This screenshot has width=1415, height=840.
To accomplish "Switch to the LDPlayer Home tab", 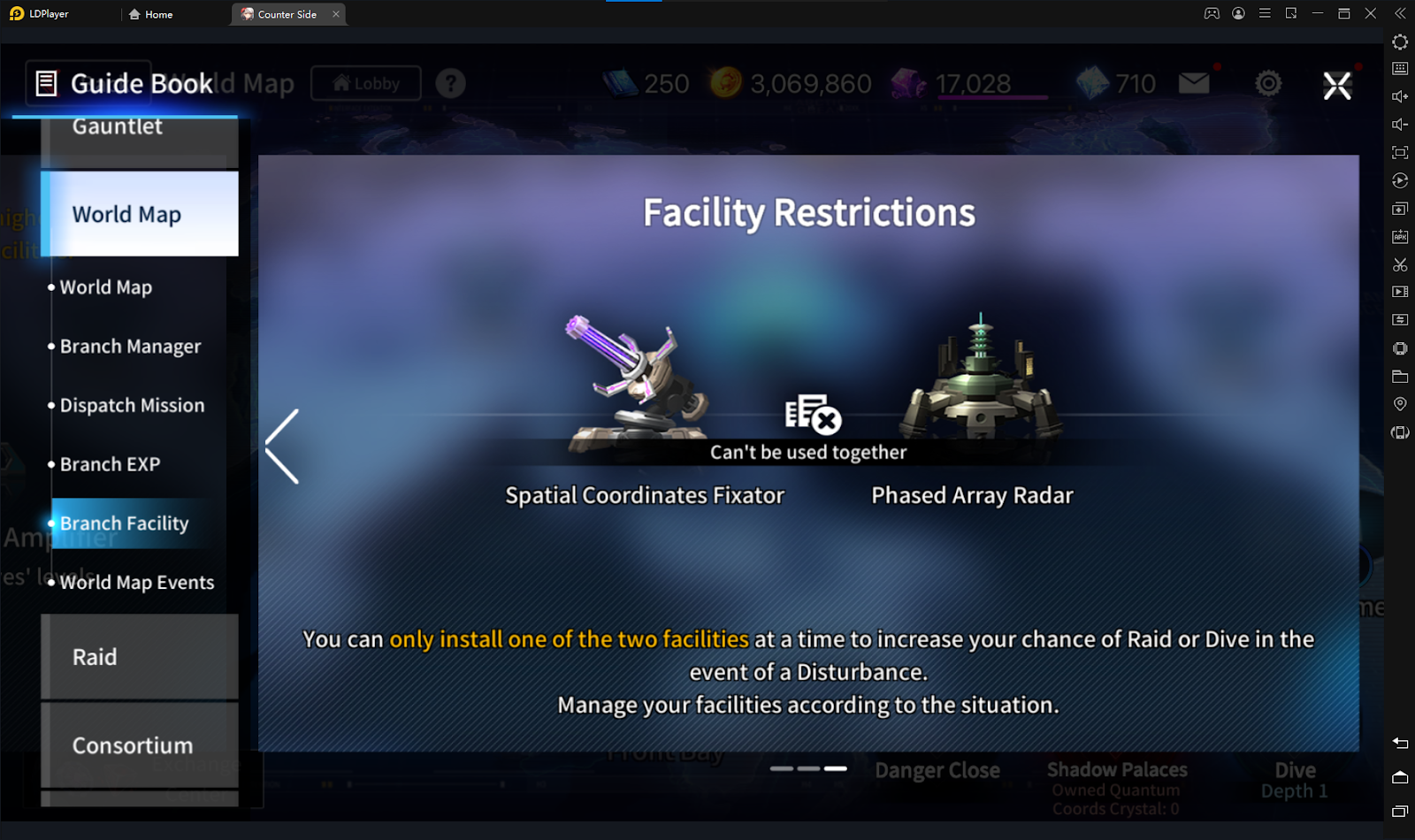I will click(150, 14).
